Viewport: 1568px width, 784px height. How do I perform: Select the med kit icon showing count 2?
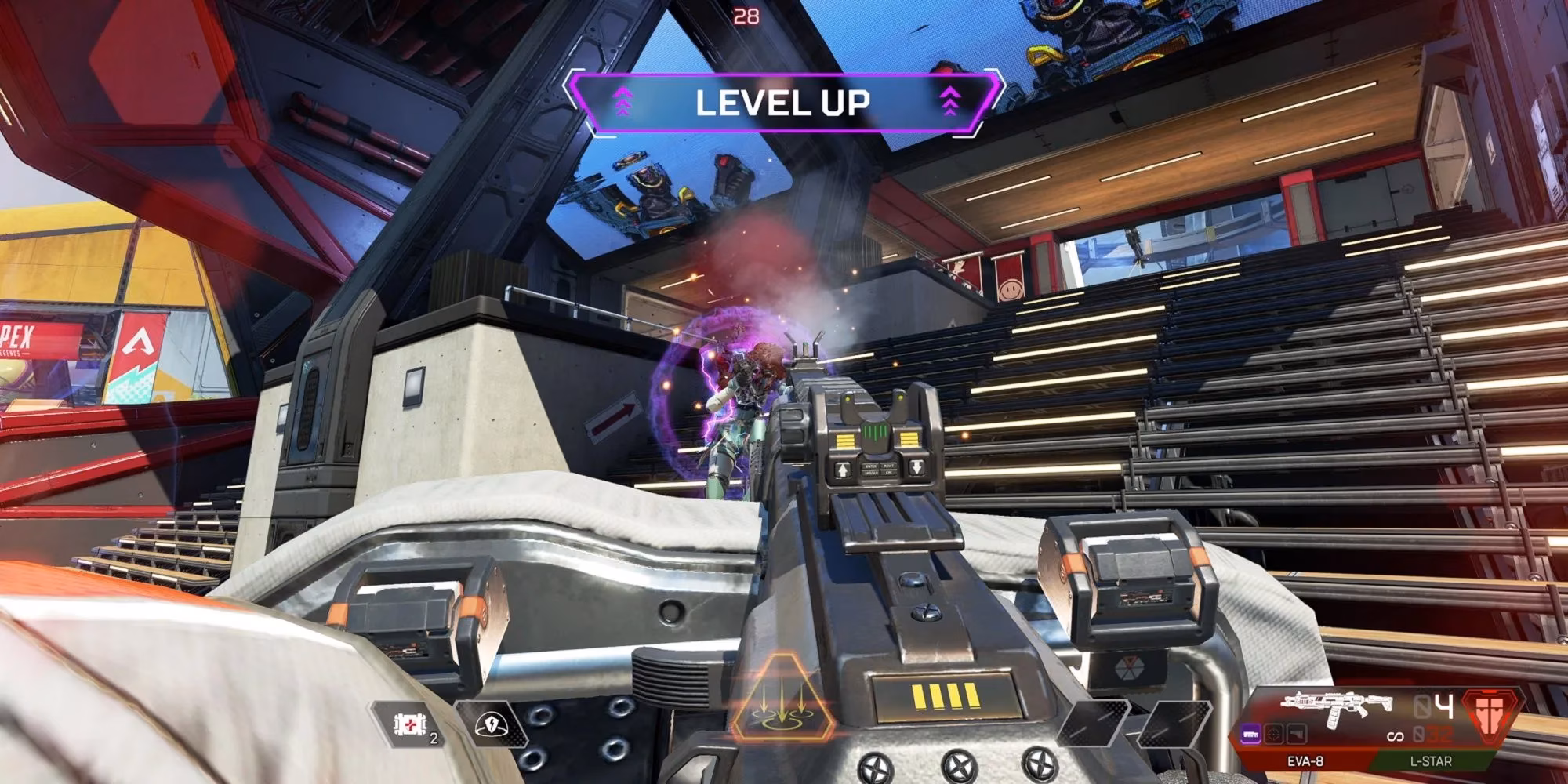tap(409, 724)
